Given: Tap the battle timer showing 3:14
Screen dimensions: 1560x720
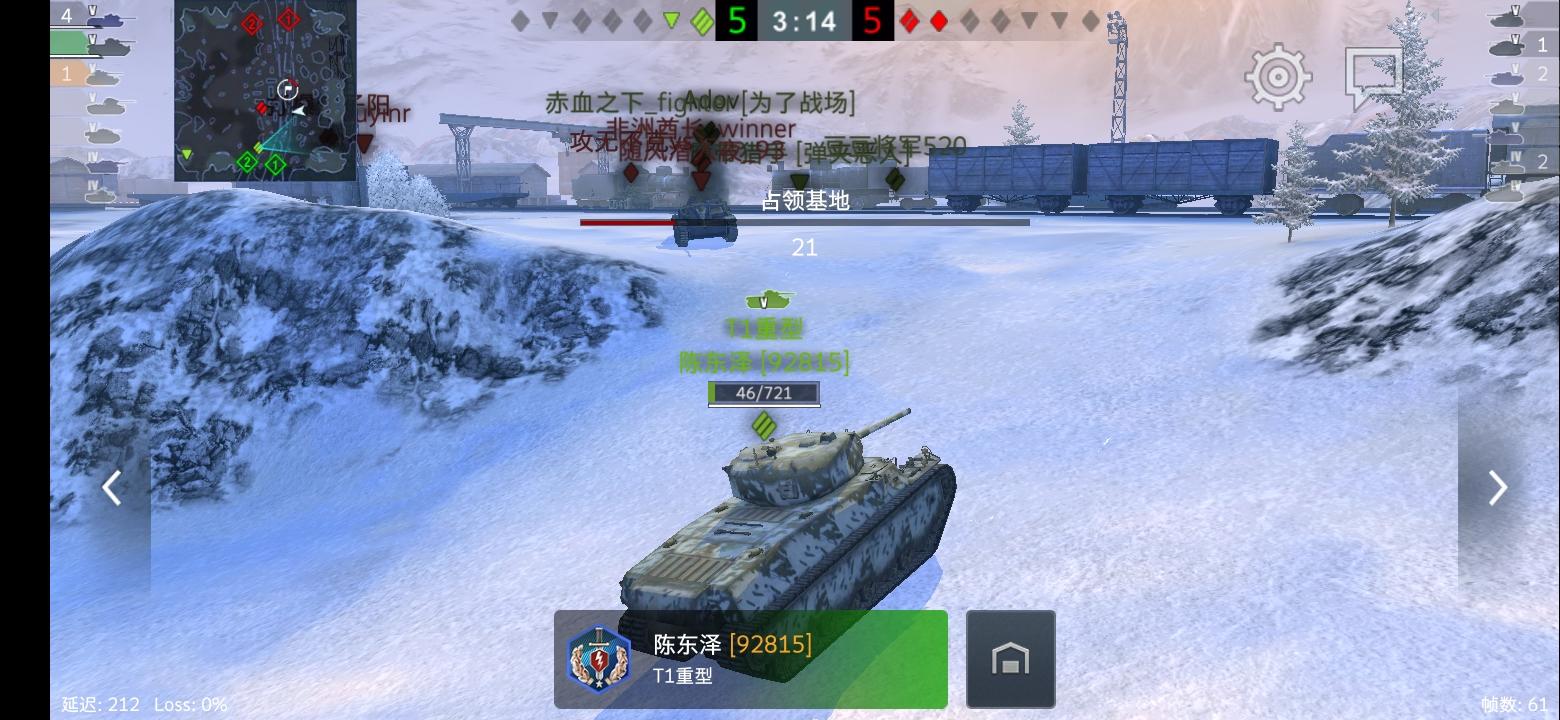Looking at the screenshot, I should [x=803, y=21].
